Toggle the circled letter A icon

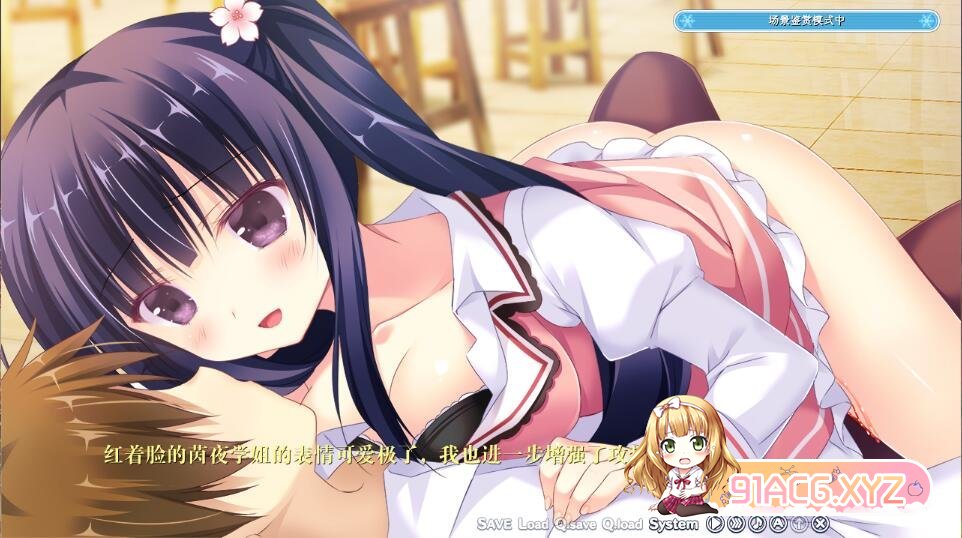click(x=778, y=523)
